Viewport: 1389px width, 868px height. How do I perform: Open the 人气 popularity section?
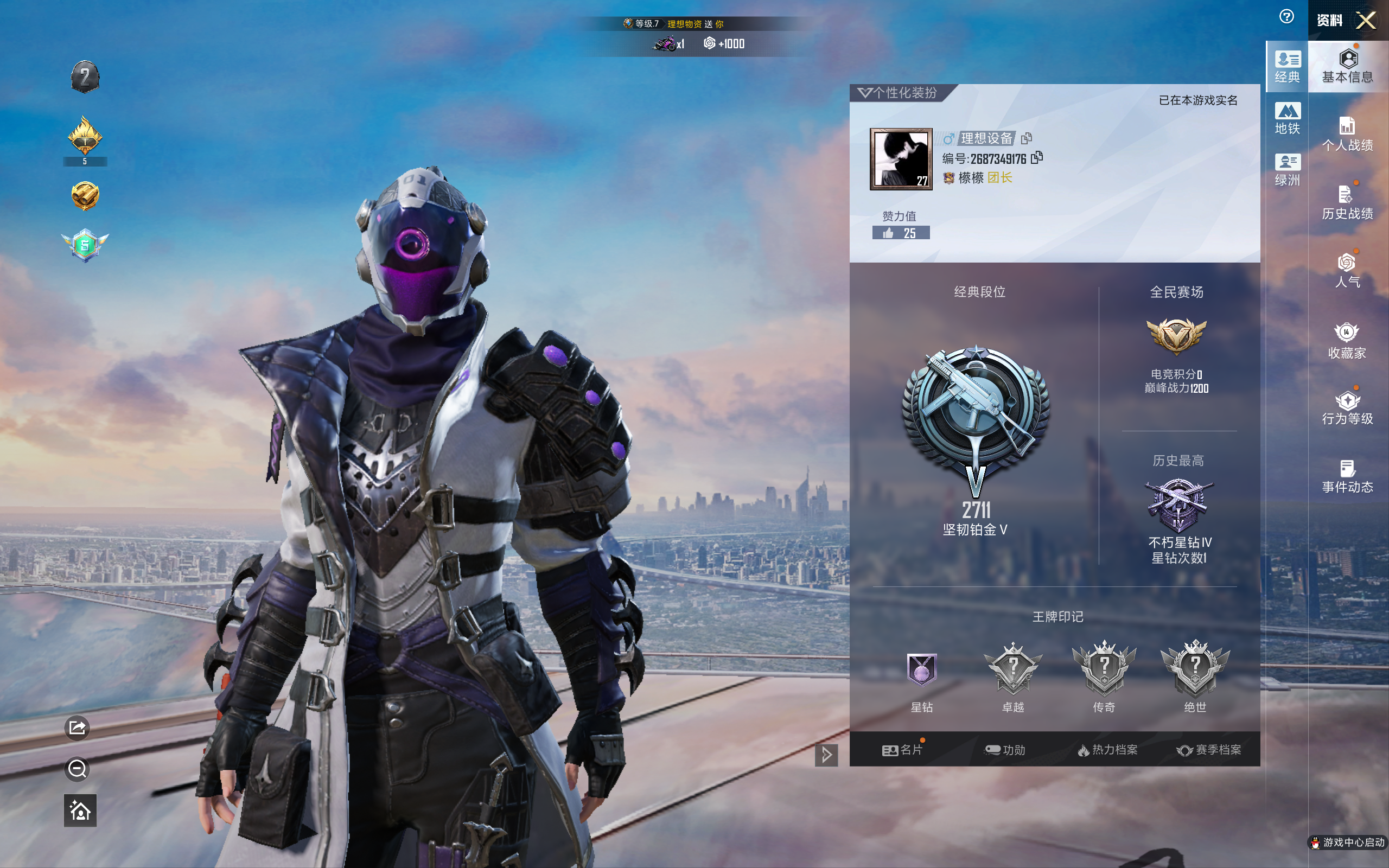click(x=1347, y=271)
